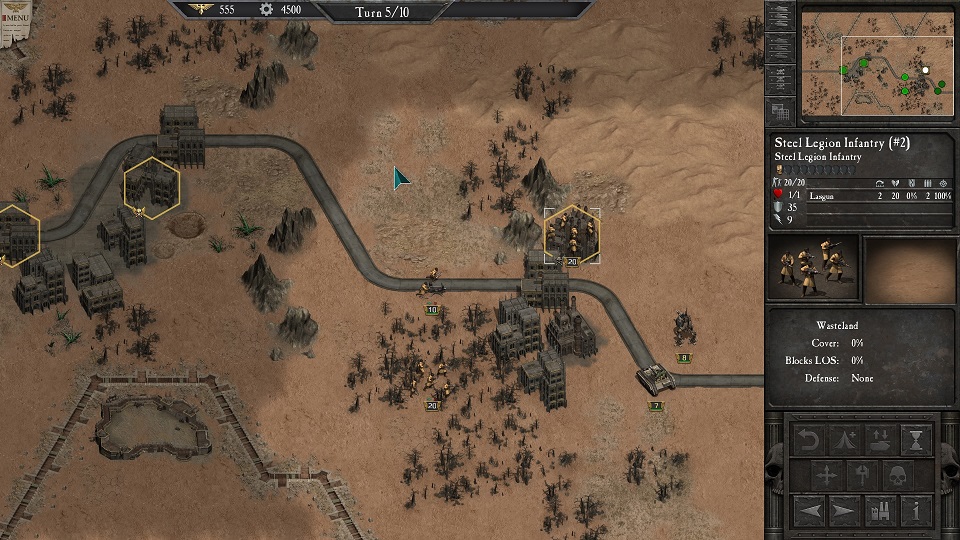960x540 pixels.
Task: Click the wasteland terrain preview thumbnail
Action: [x=909, y=267]
